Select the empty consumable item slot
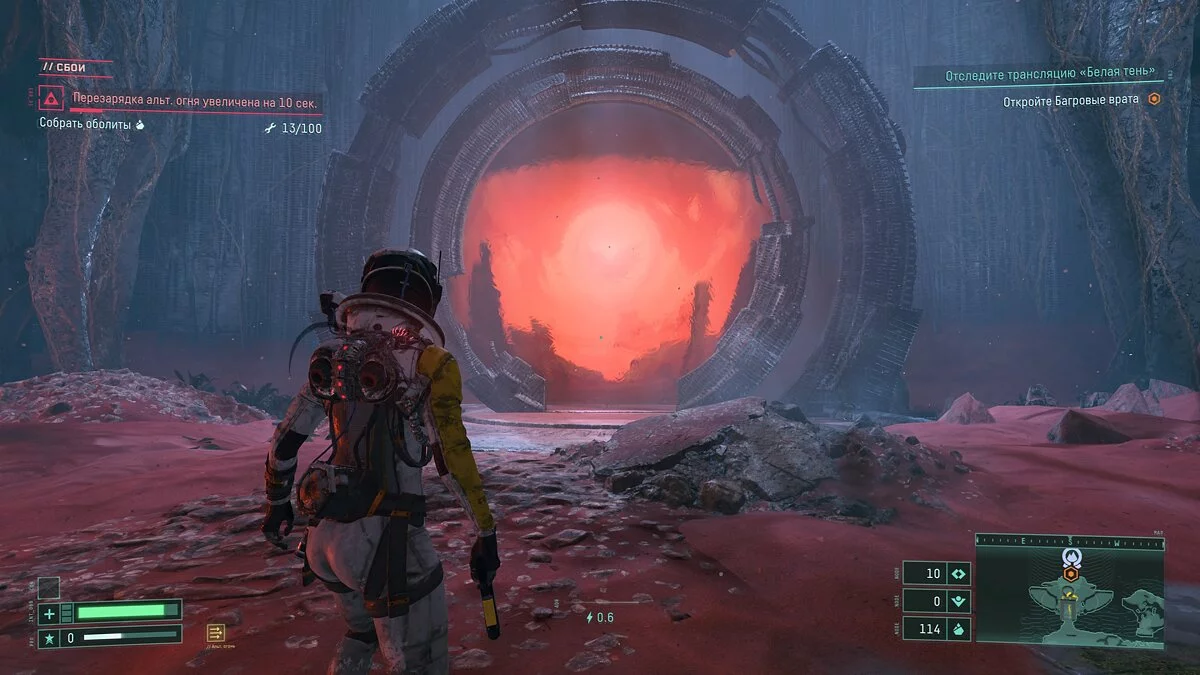Image resolution: width=1200 pixels, height=675 pixels. click(x=48, y=588)
